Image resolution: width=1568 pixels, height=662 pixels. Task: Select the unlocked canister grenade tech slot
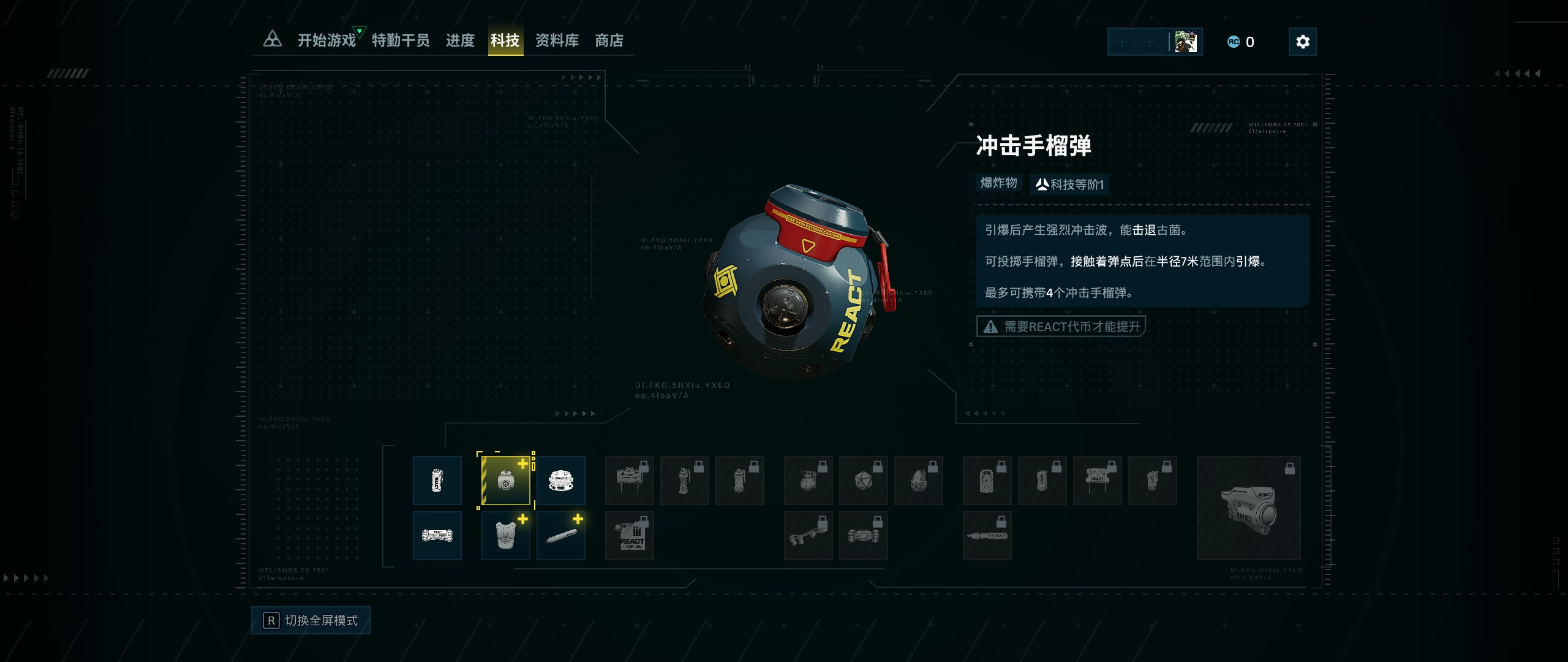pyautogui.click(x=437, y=481)
